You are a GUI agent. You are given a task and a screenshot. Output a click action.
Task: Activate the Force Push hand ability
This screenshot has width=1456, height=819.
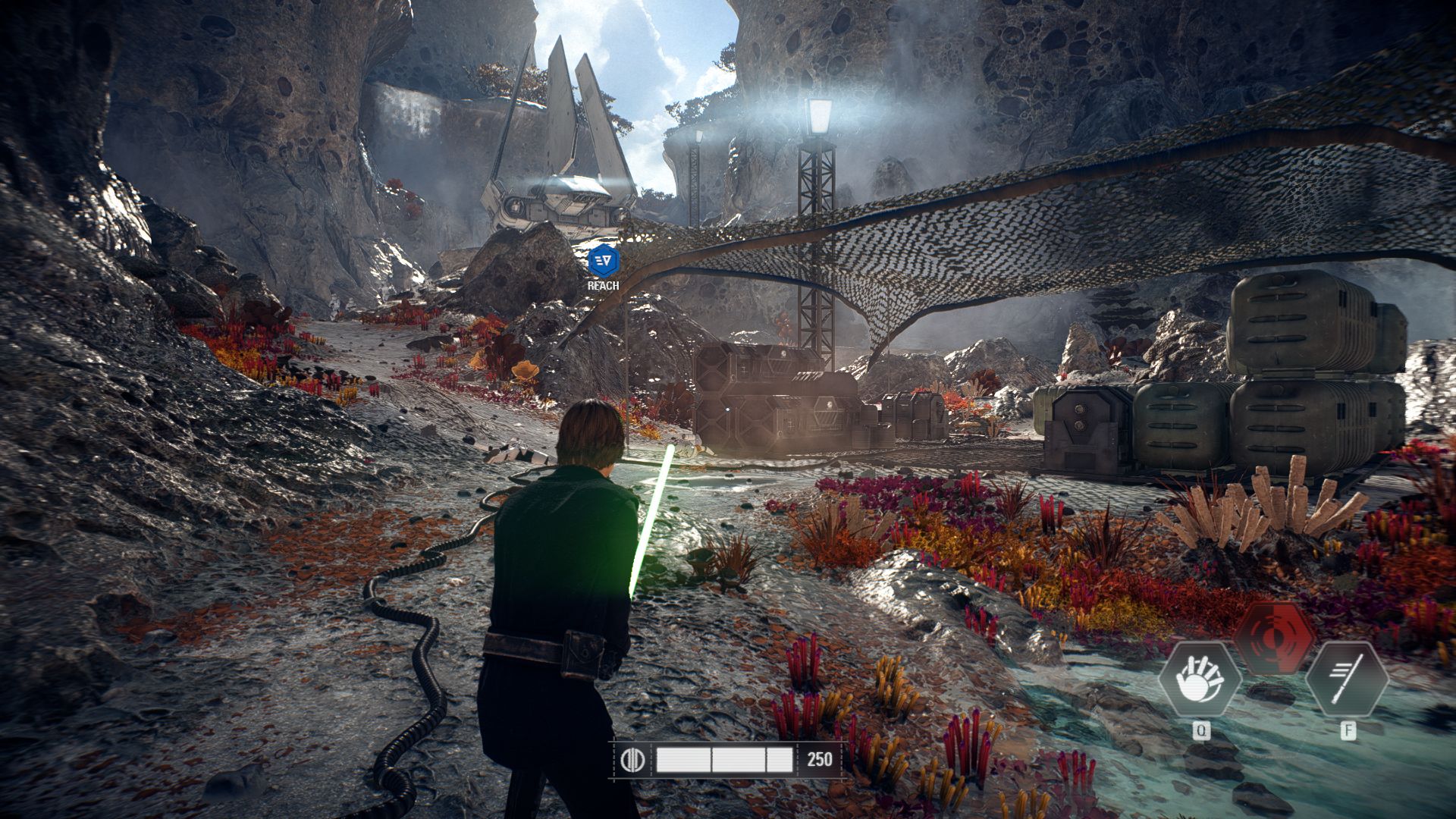point(1200,679)
